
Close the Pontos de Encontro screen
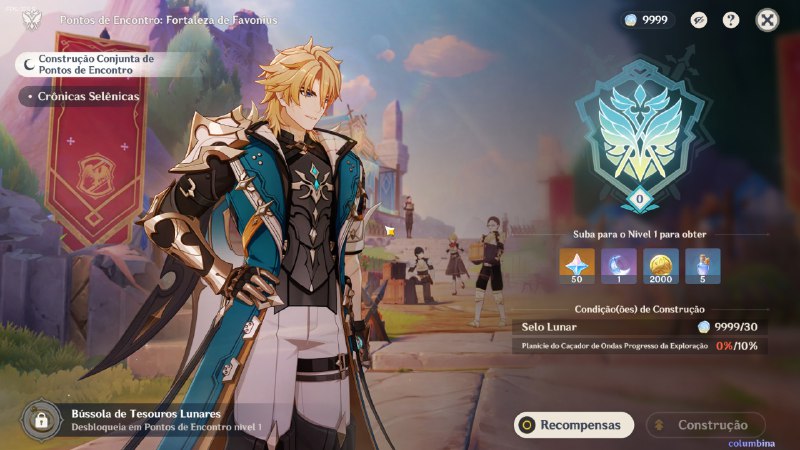tap(767, 19)
